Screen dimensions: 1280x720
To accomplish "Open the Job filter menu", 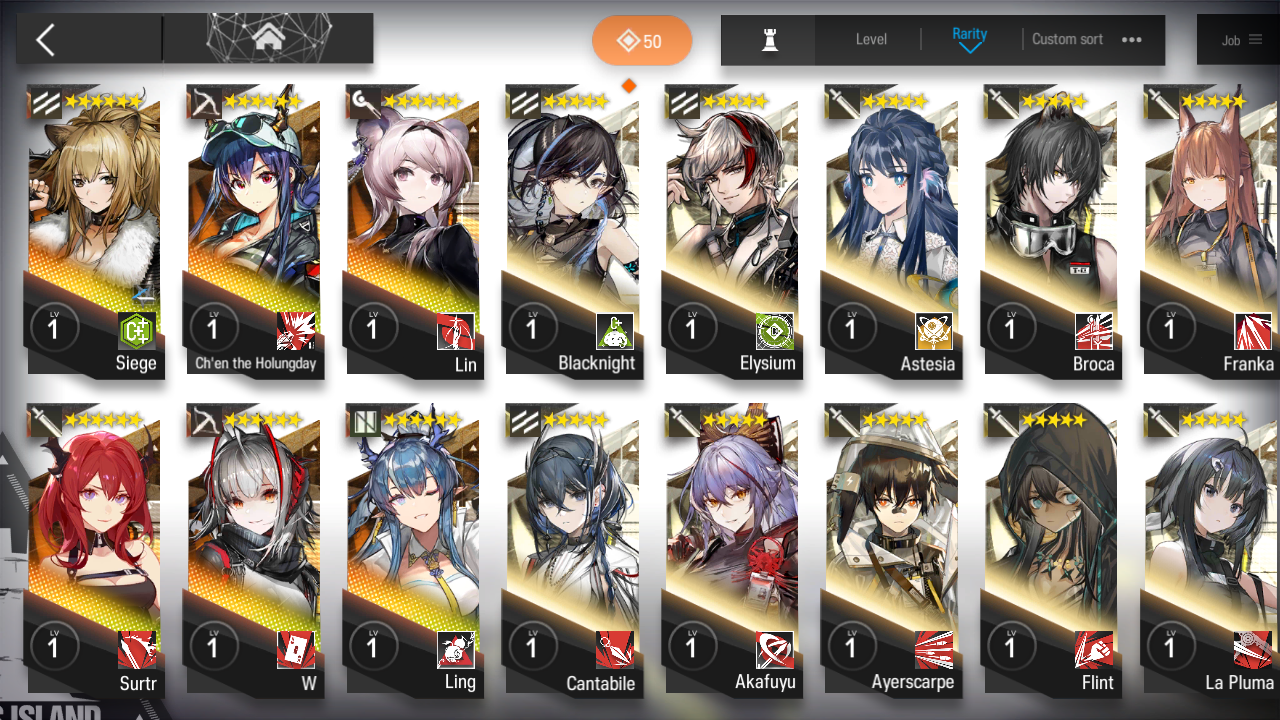I will (x=1241, y=40).
